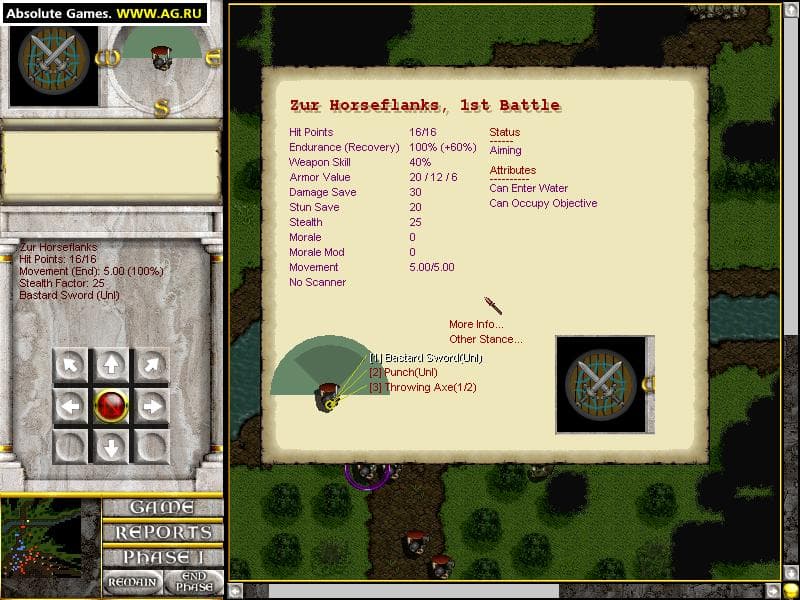Click the crossed-swords shield emblem in parchment

[600, 384]
